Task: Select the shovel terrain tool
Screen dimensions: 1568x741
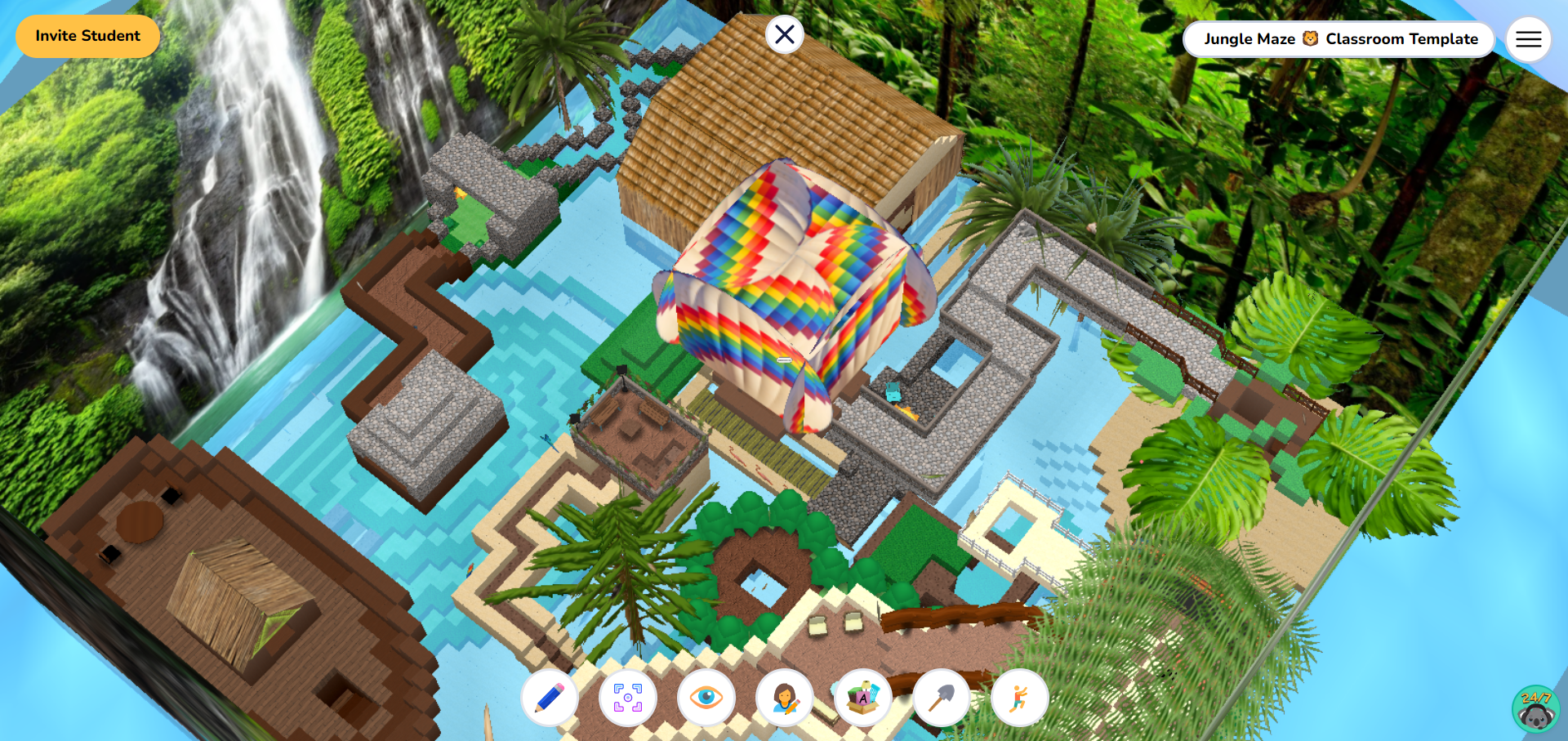Action: (941, 698)
